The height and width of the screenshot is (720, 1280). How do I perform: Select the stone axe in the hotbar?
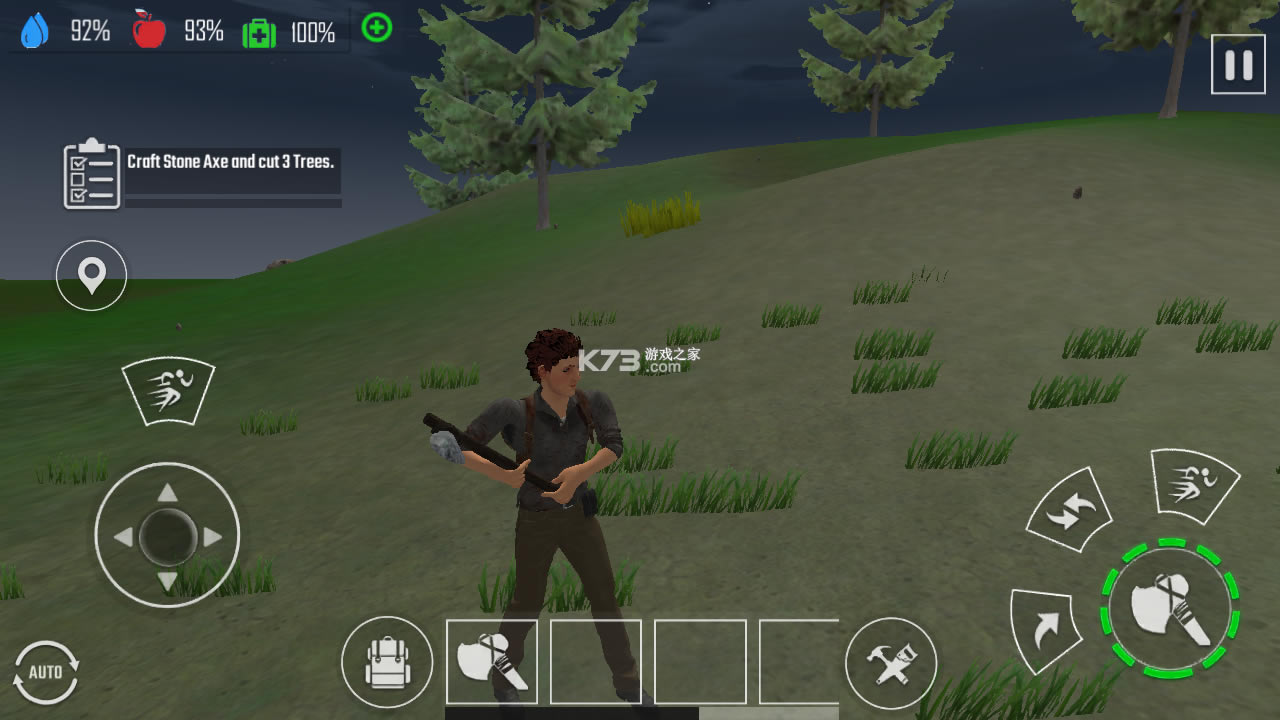(x=491, y=662)
